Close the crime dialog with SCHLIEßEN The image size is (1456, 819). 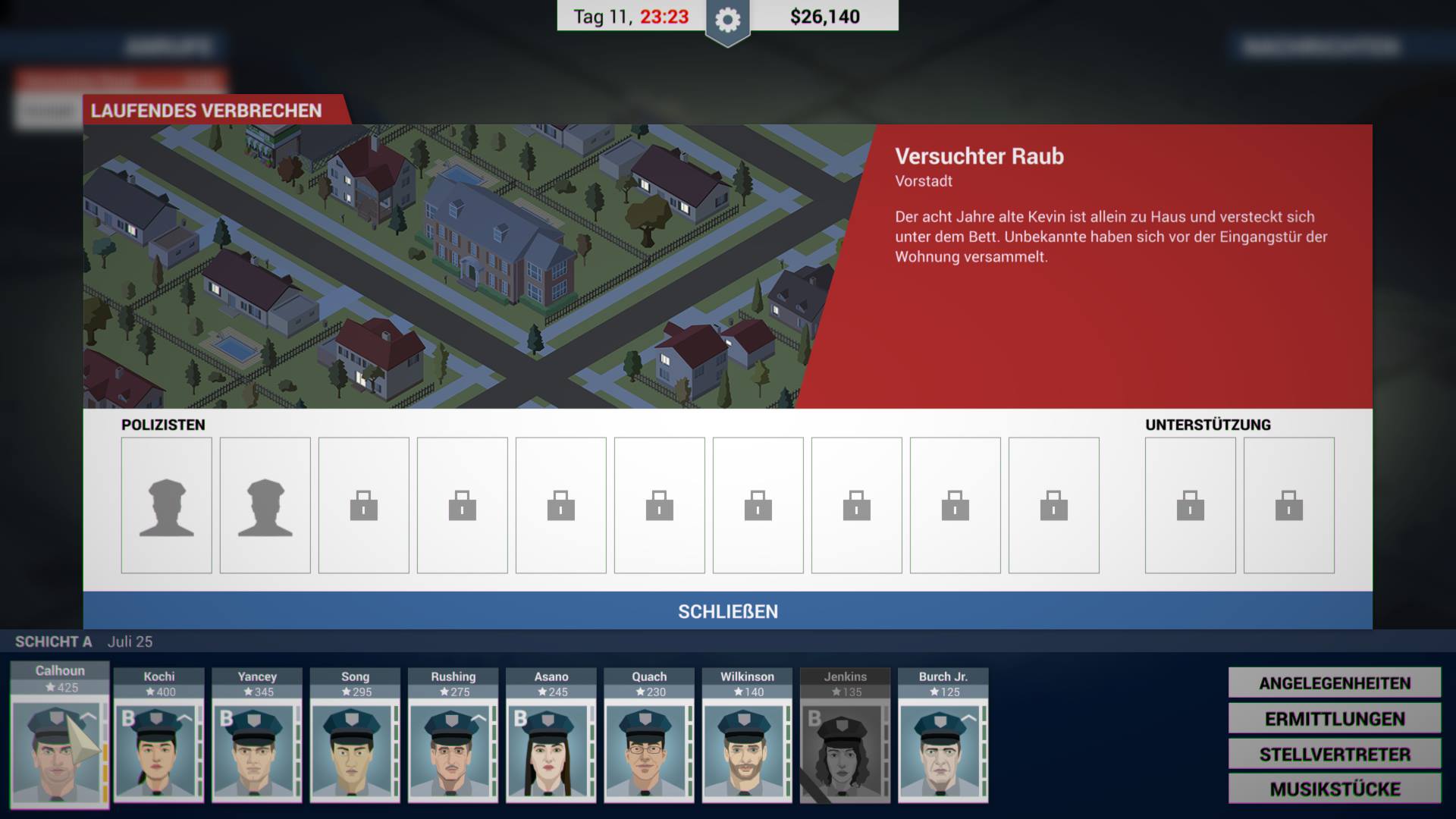point(728,611)
